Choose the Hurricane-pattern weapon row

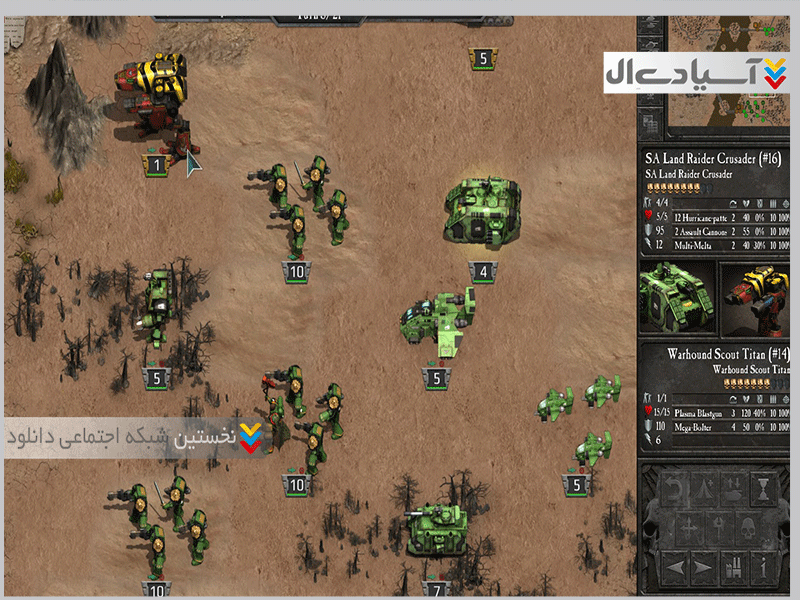point(710,217)
